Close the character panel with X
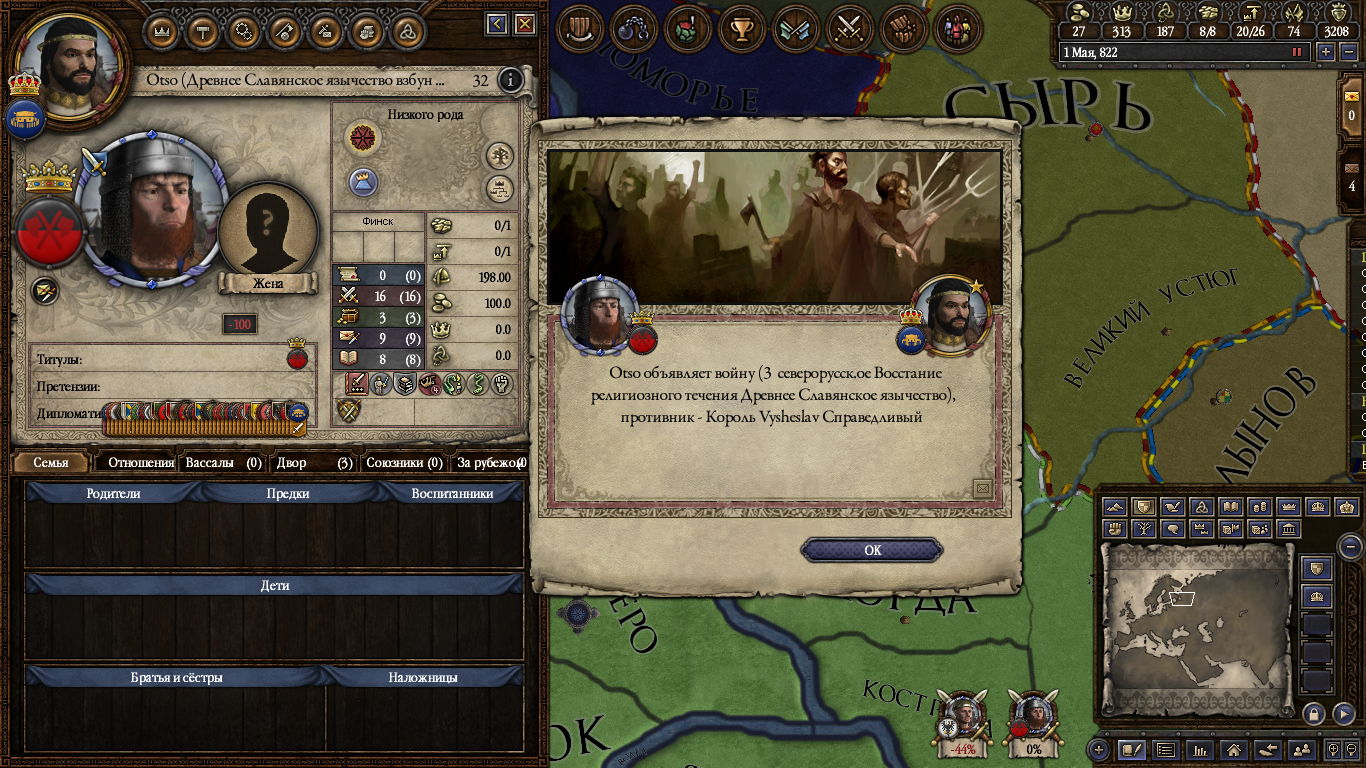The height and width of the screenshot is (768, 1366). coord(524,24)
